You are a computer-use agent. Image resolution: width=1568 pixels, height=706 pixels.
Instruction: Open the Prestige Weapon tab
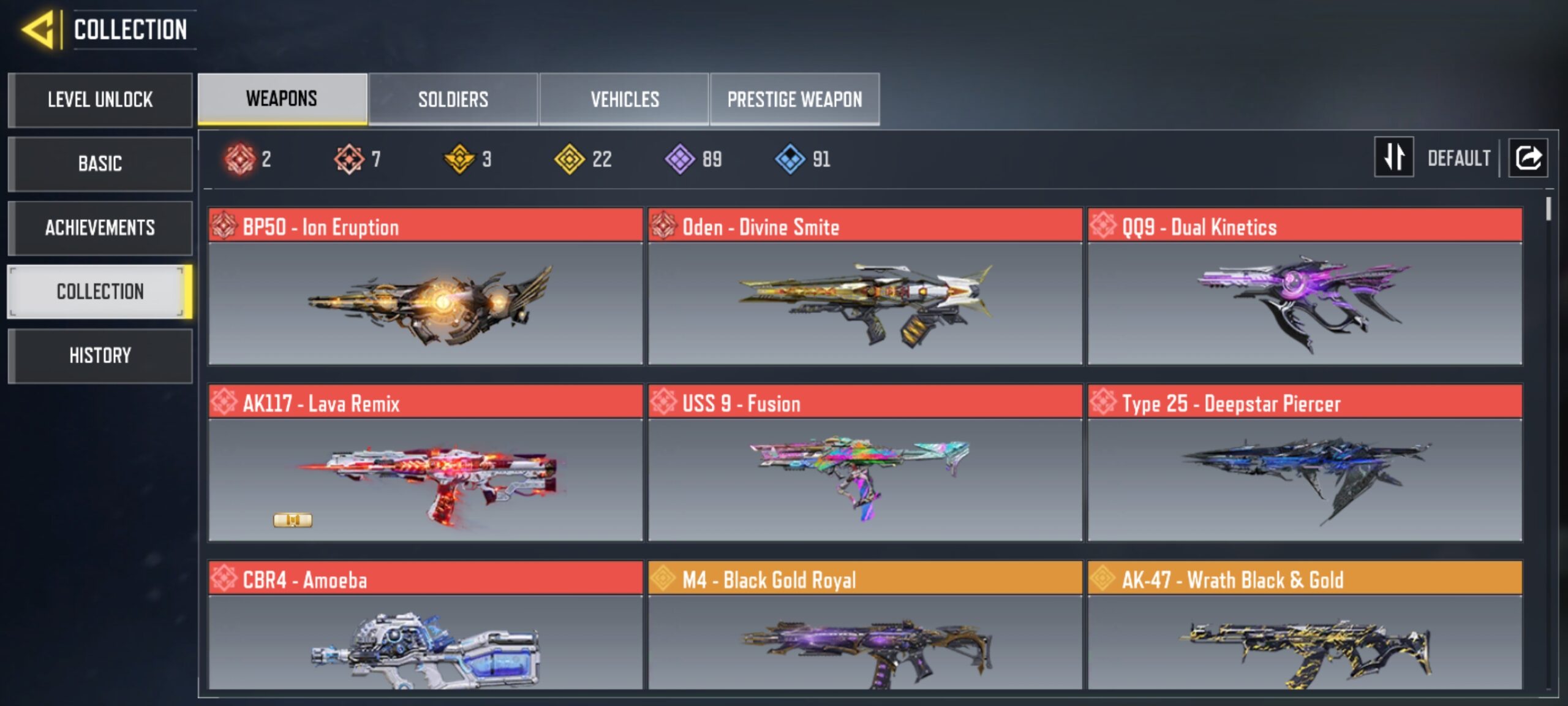coord(794,99)
